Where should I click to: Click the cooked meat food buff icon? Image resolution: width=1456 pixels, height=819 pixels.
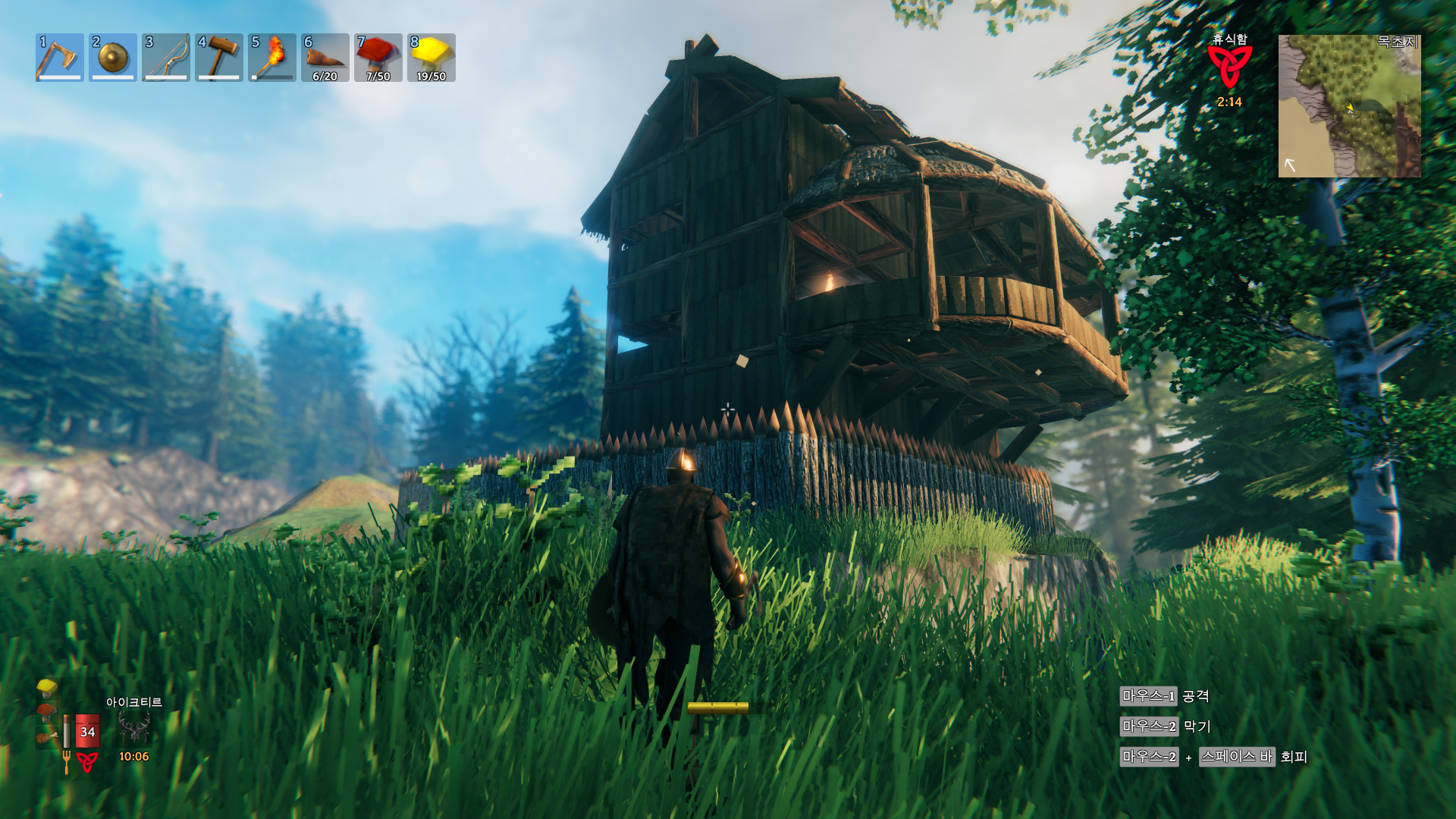click(46, 736)
